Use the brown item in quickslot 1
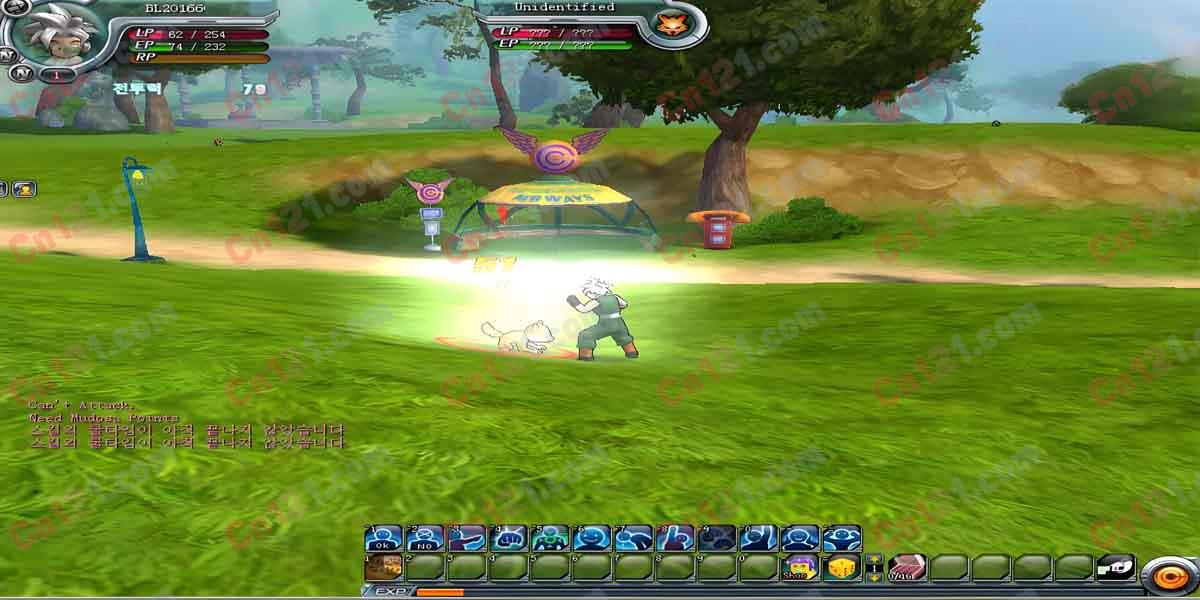 point(383,568)
